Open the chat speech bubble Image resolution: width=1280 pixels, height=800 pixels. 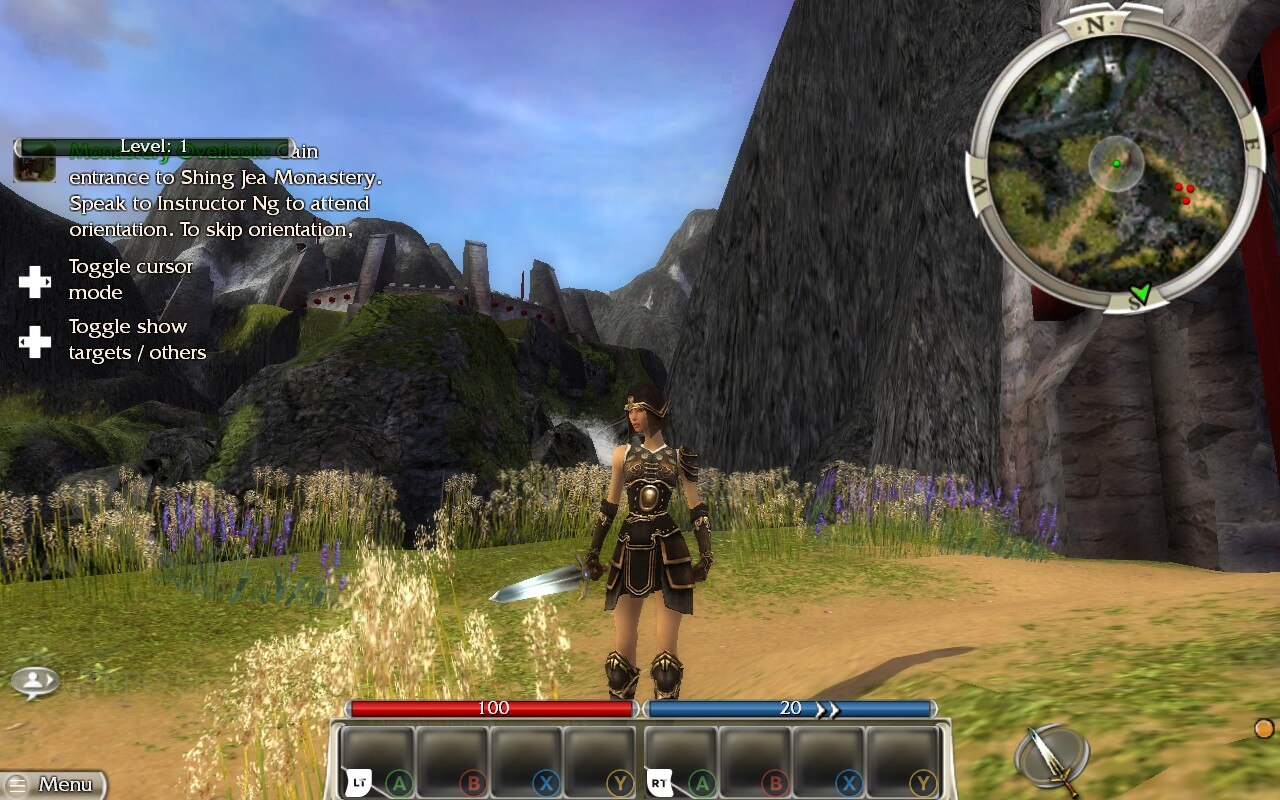coord(35,682)
